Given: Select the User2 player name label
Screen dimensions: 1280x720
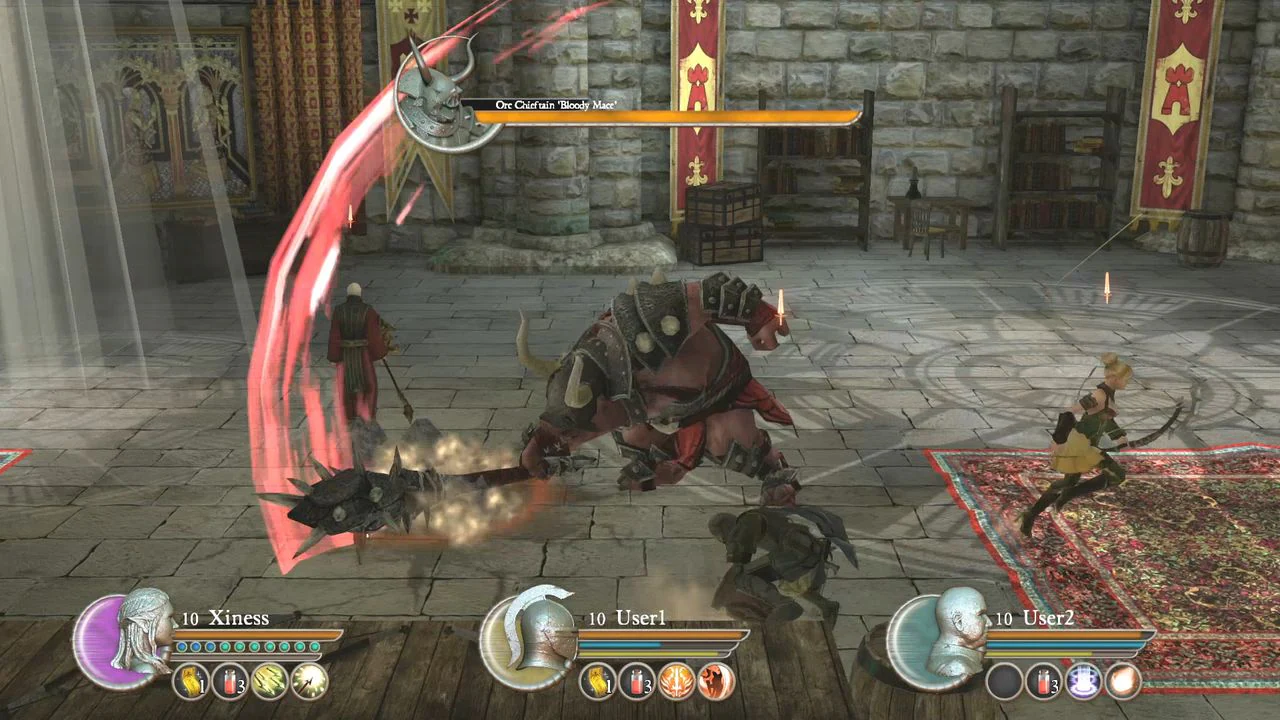Looking at the screenshot, I should click(1048, 618).
